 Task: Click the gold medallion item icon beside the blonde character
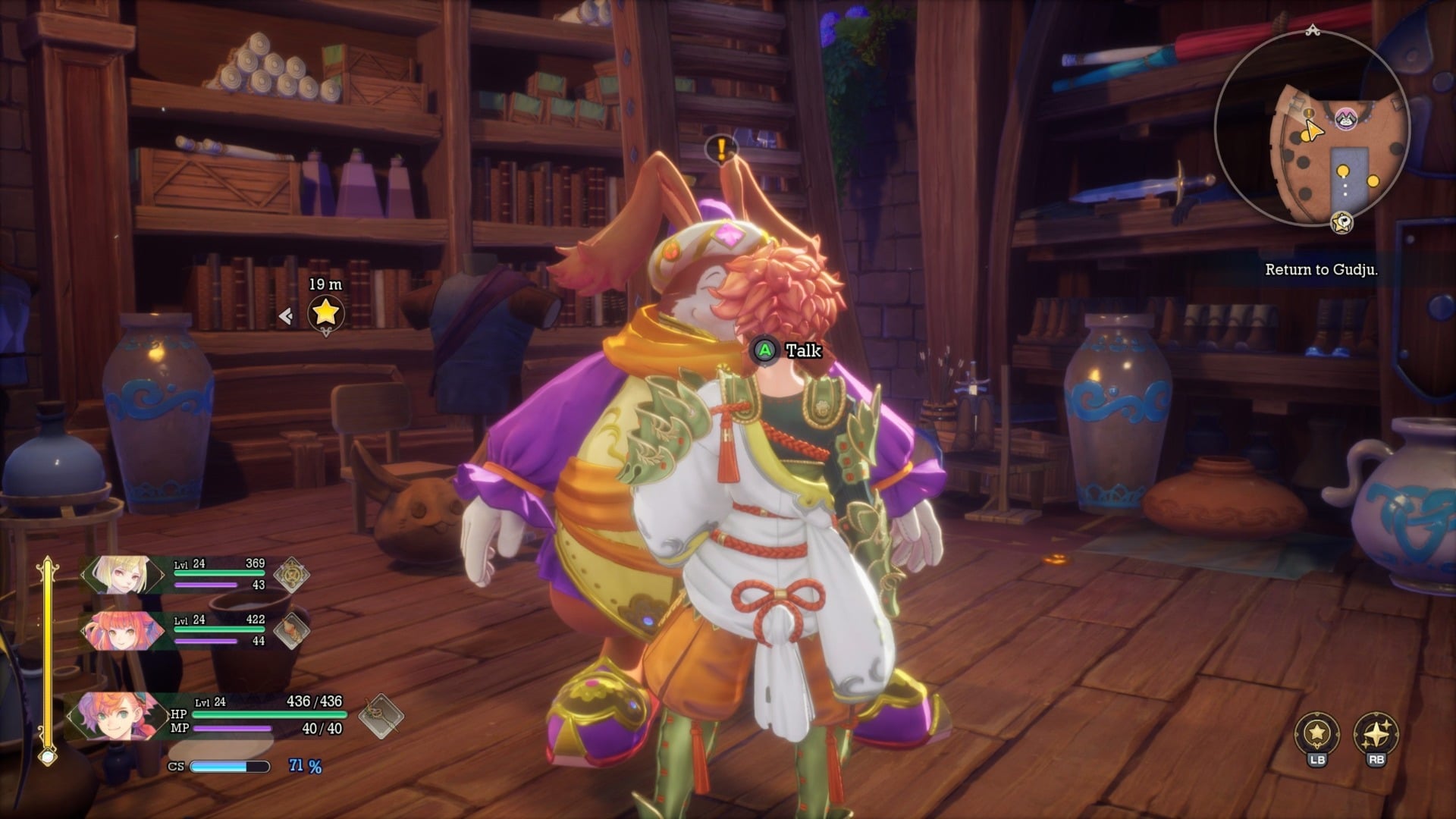tap(293, 573)
